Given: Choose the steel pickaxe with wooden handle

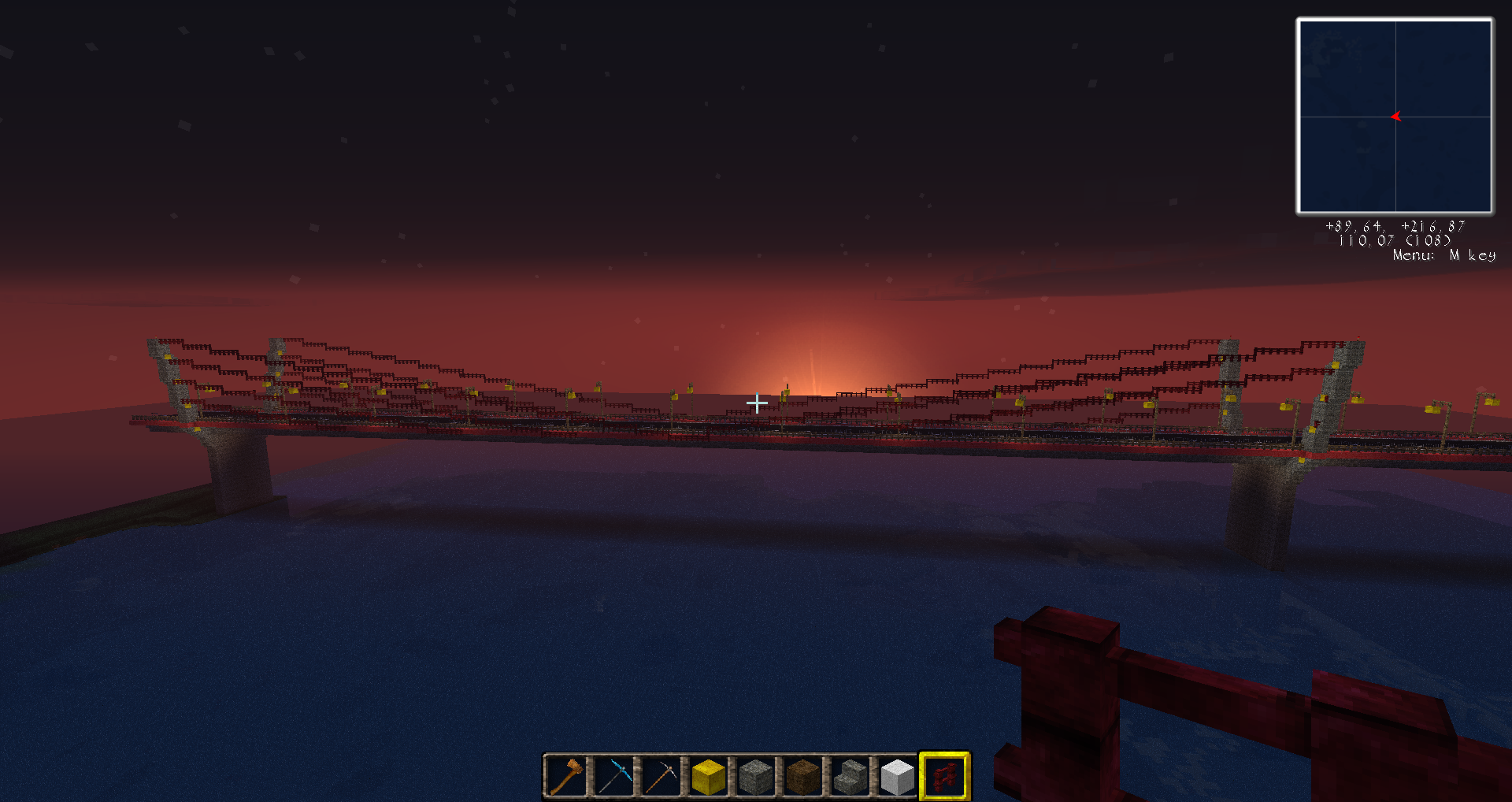Looking at the screenshot, I should 661,776.
